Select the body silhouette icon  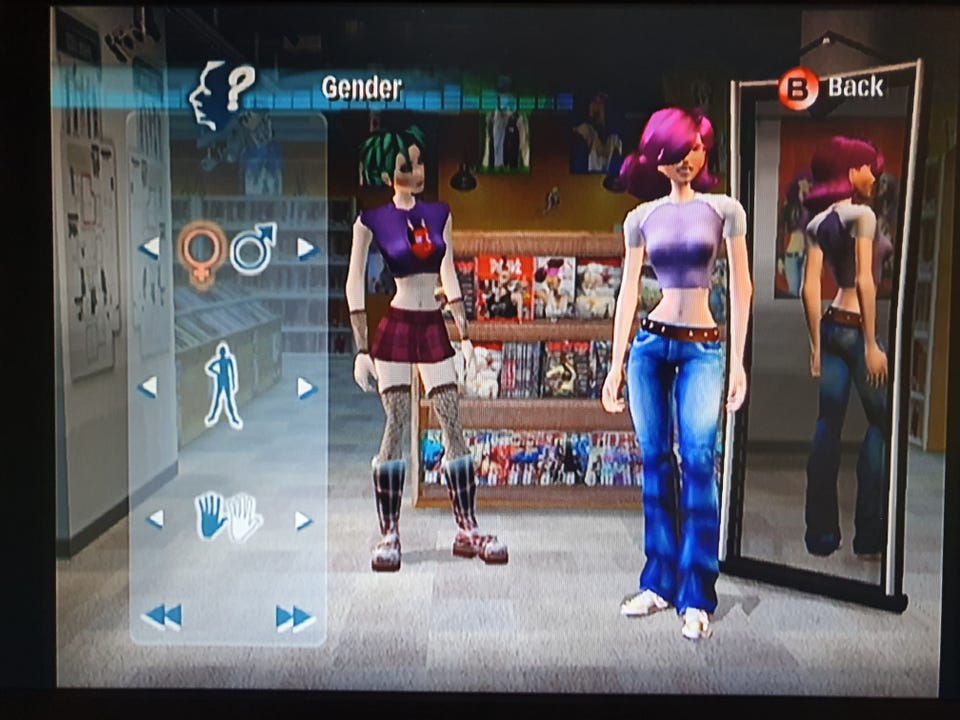click(224, 385)
